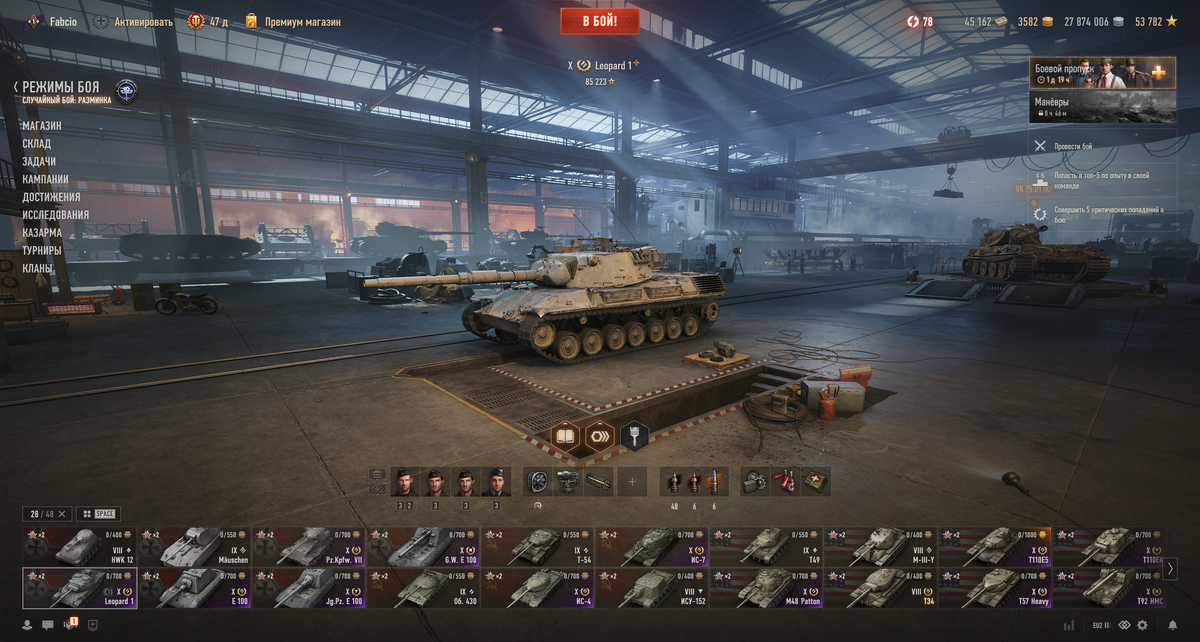The width and height of the screenshot is (1200, 642).
Task: Pick the Jg.Pz. E 100 tank card
Action: pyautogui.click(x=308, y=588)
